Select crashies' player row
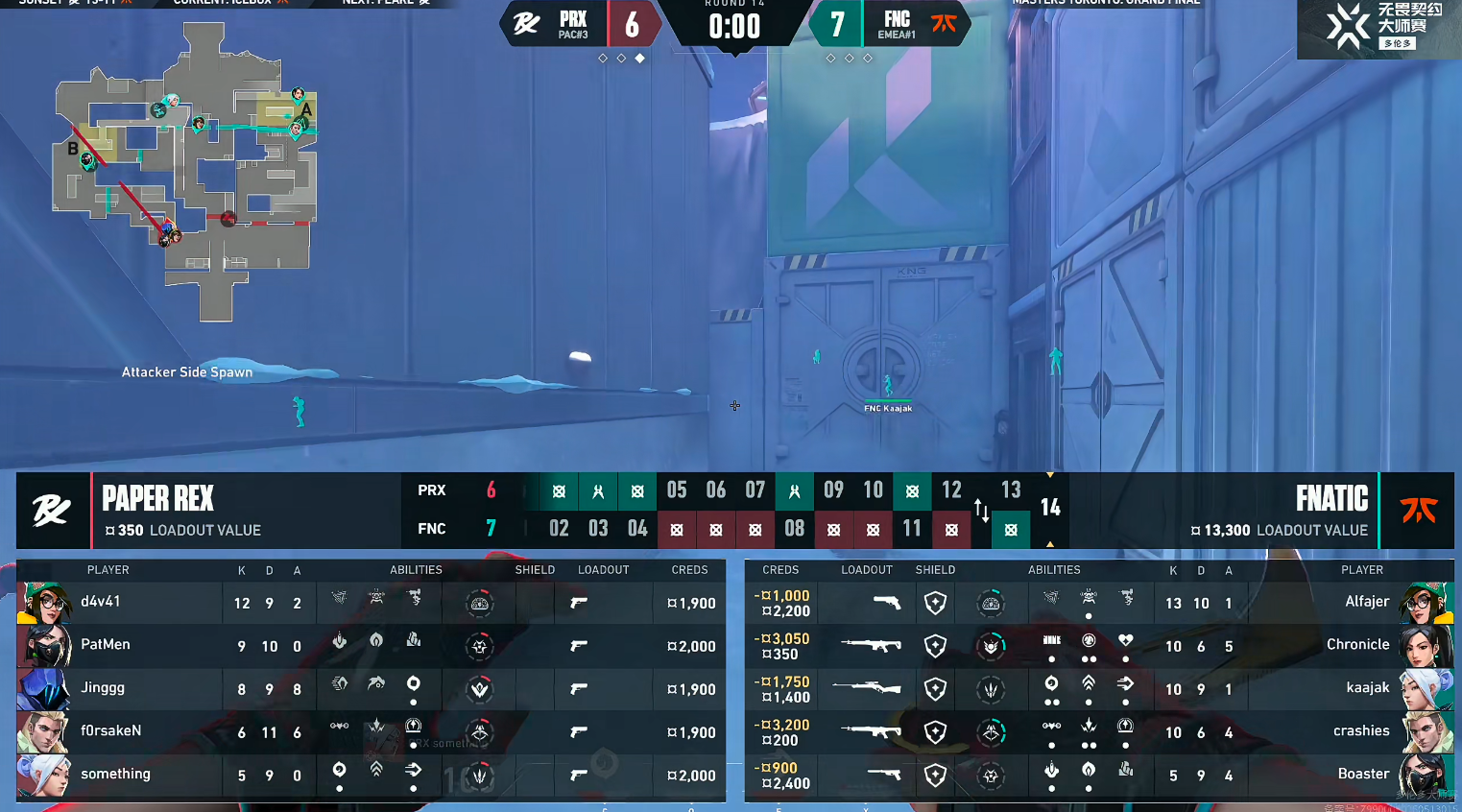This screenshot has width=1462, height=812. point(1361,731)
